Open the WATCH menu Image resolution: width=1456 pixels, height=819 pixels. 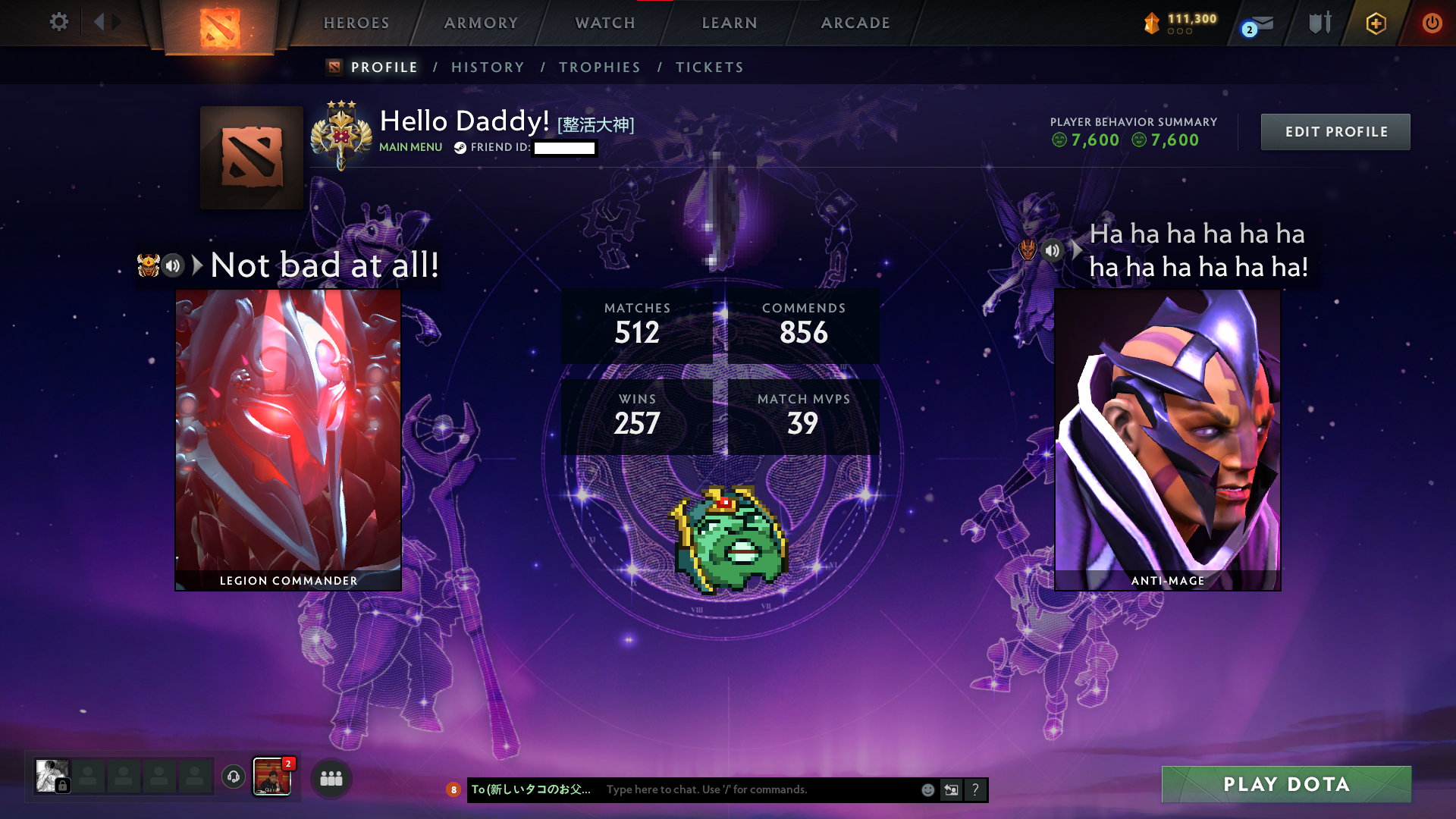tap(604, 23)
